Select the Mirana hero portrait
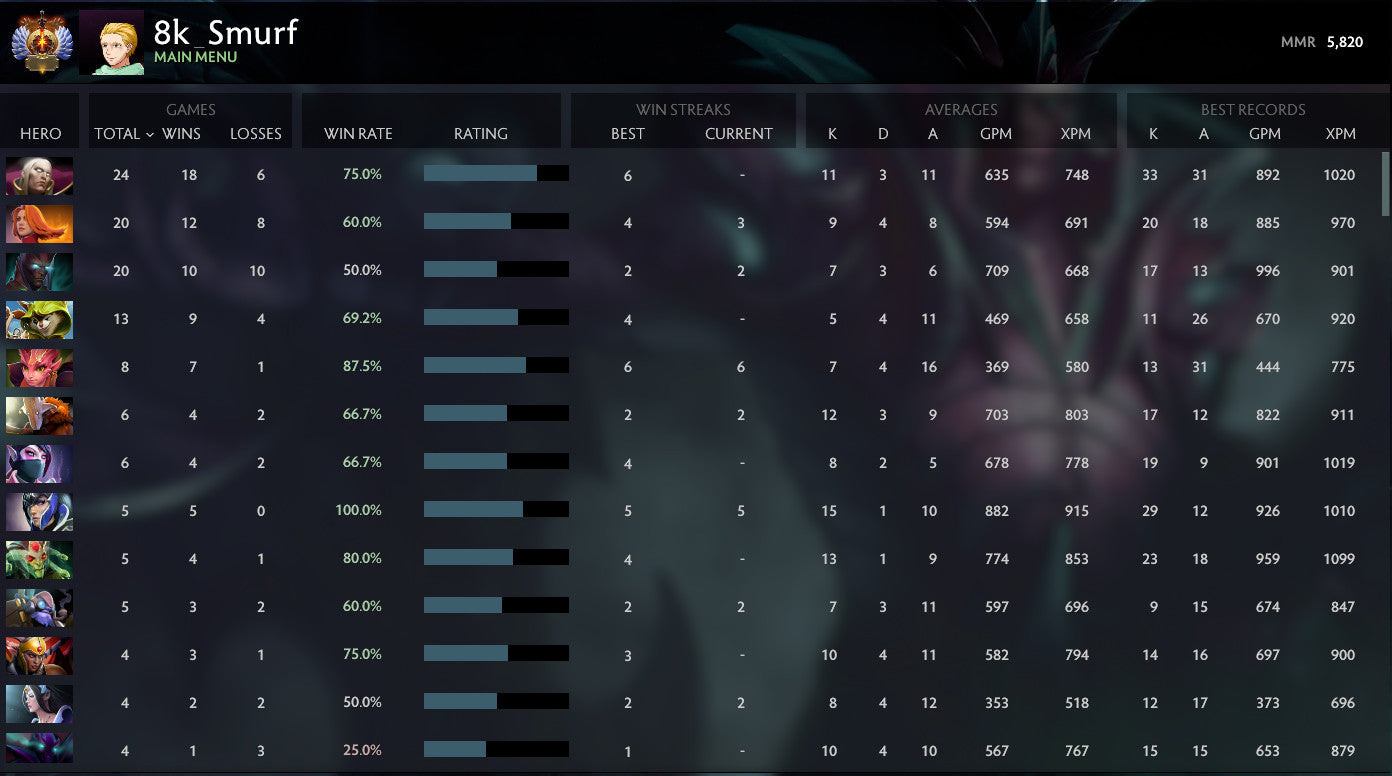 [x=39, y=703]
